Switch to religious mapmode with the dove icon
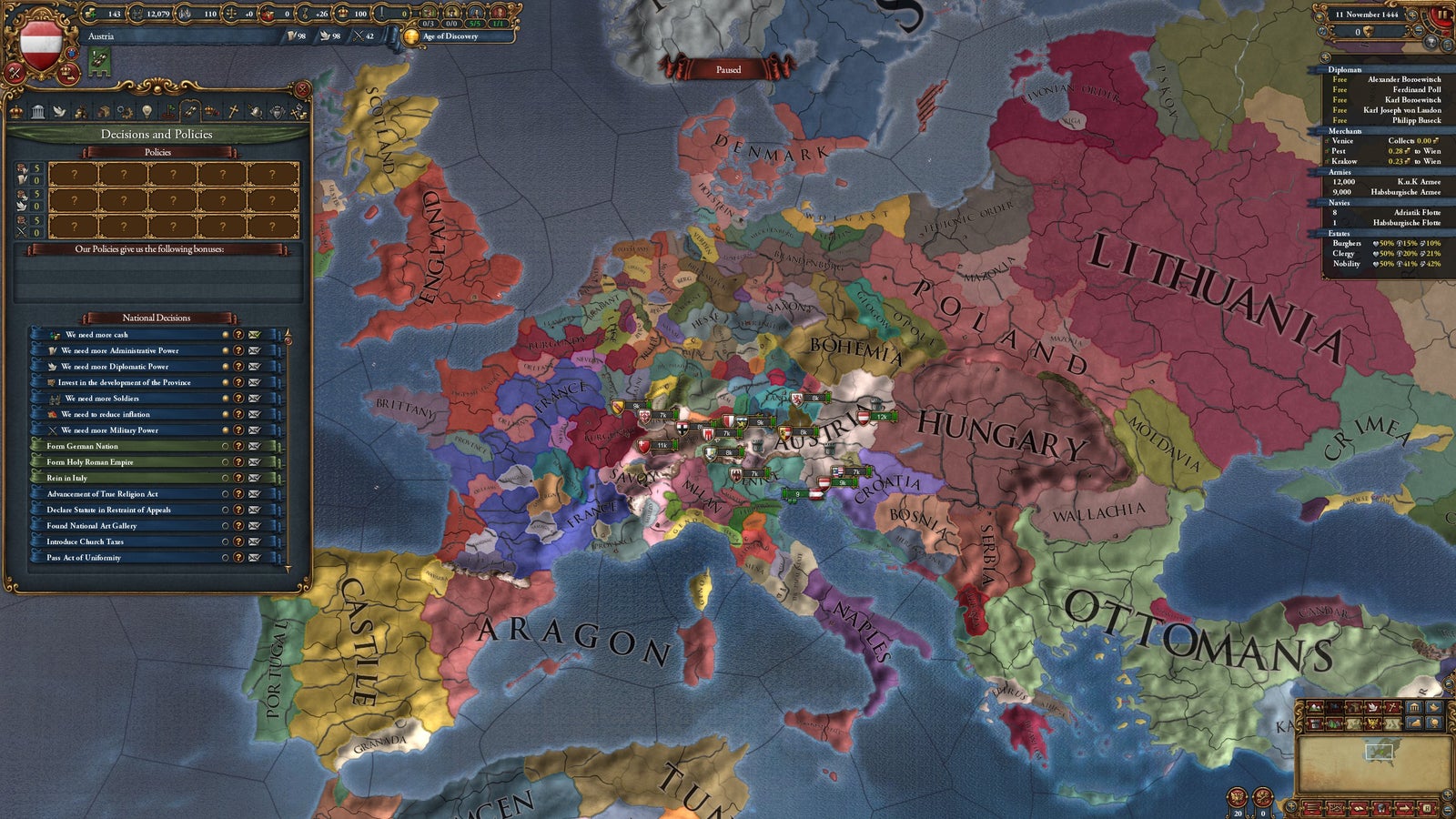Image resolution: width=1456 pixels, height=819 pixels. pos(1372,707)
